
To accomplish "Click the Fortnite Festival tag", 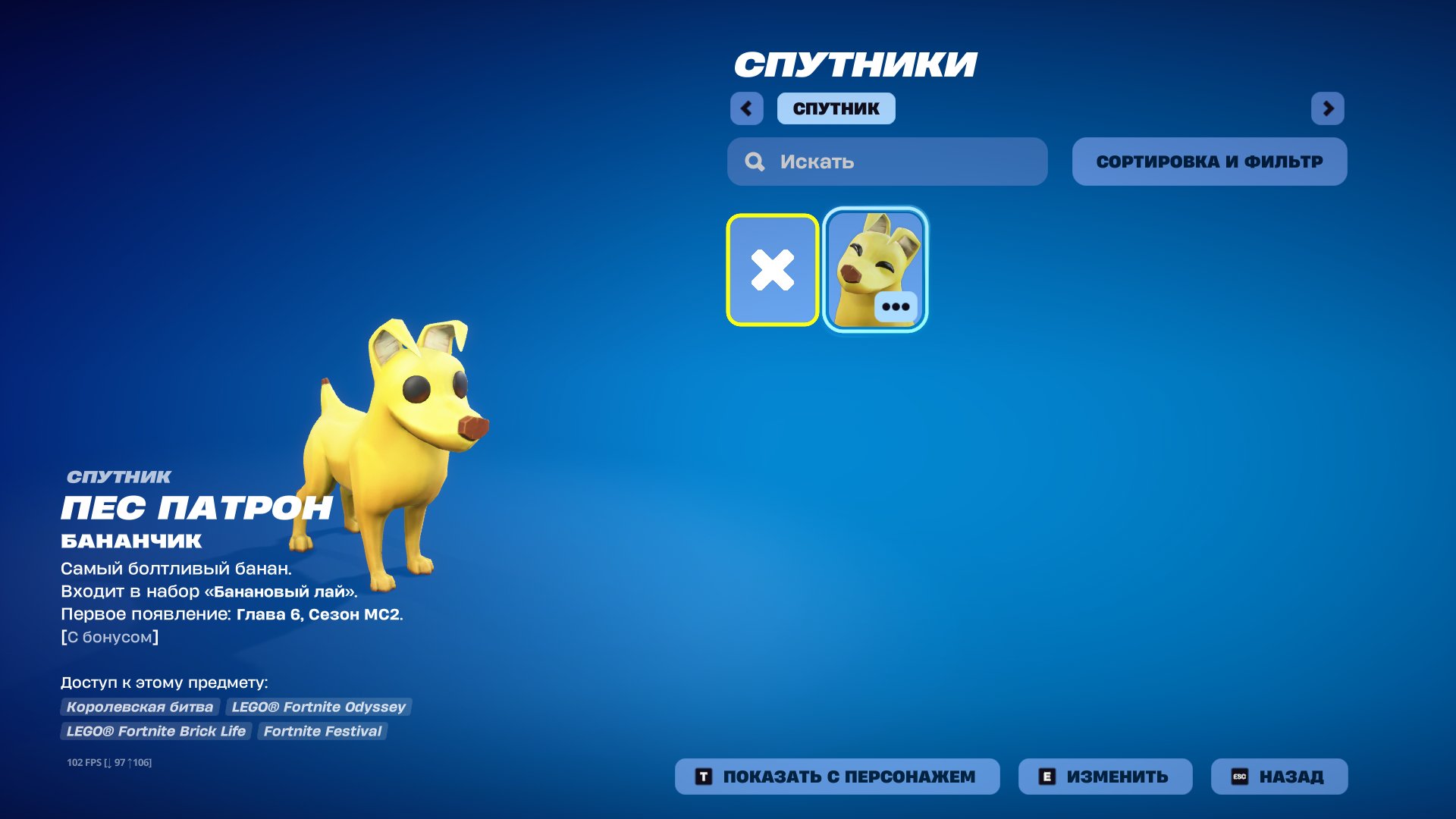I will 323,731.
